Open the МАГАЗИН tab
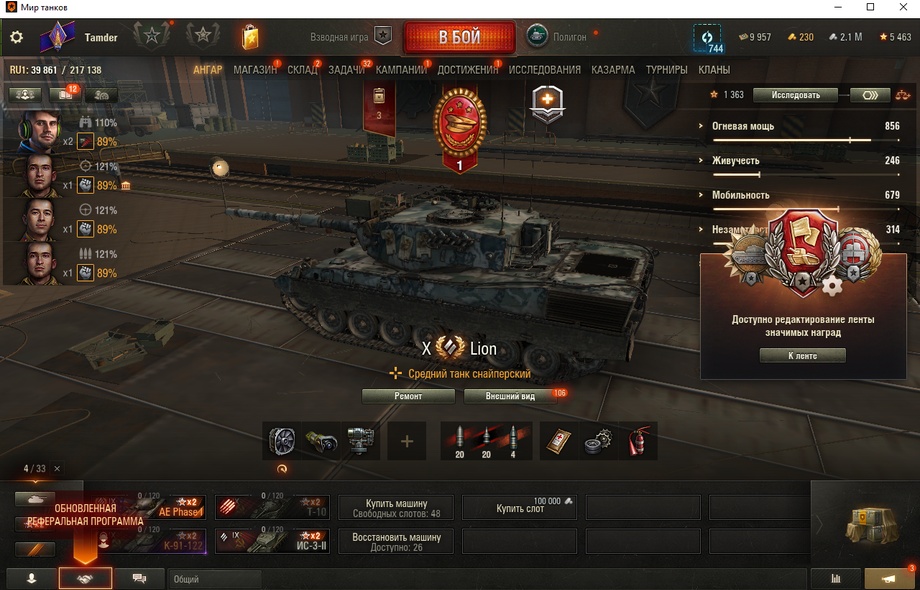Image resolution: width=920 pixels, height=590 pixels. coord(255,70)
